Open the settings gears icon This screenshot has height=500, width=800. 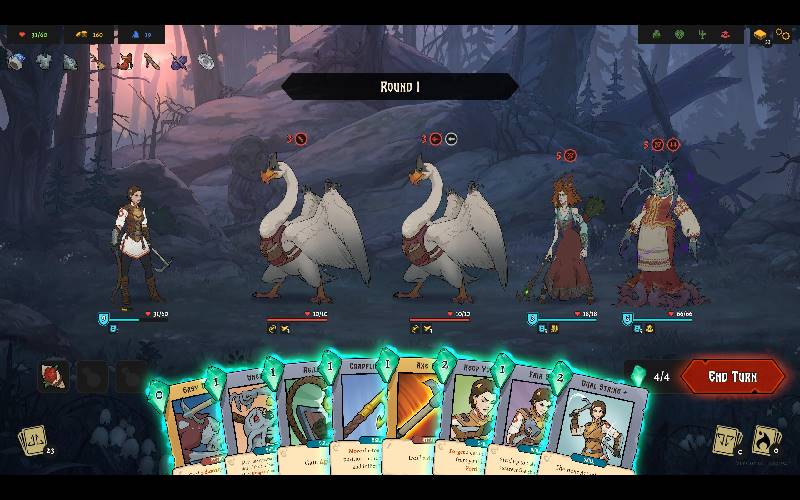(x=783, y=35)
